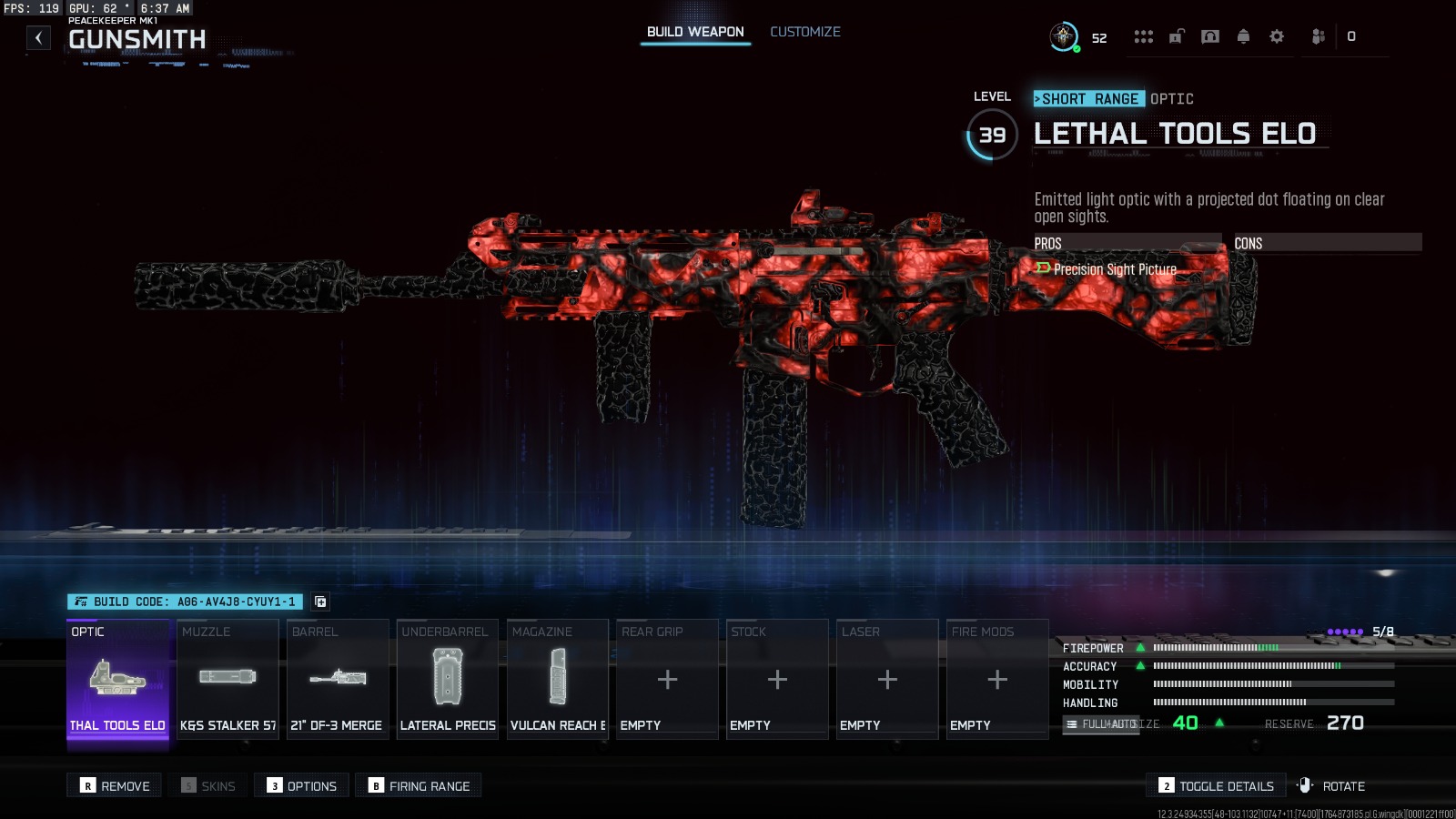Open the Build Weapon tab
The image size is (1456, 819).
pyautogui.click(x=695, y=32)
